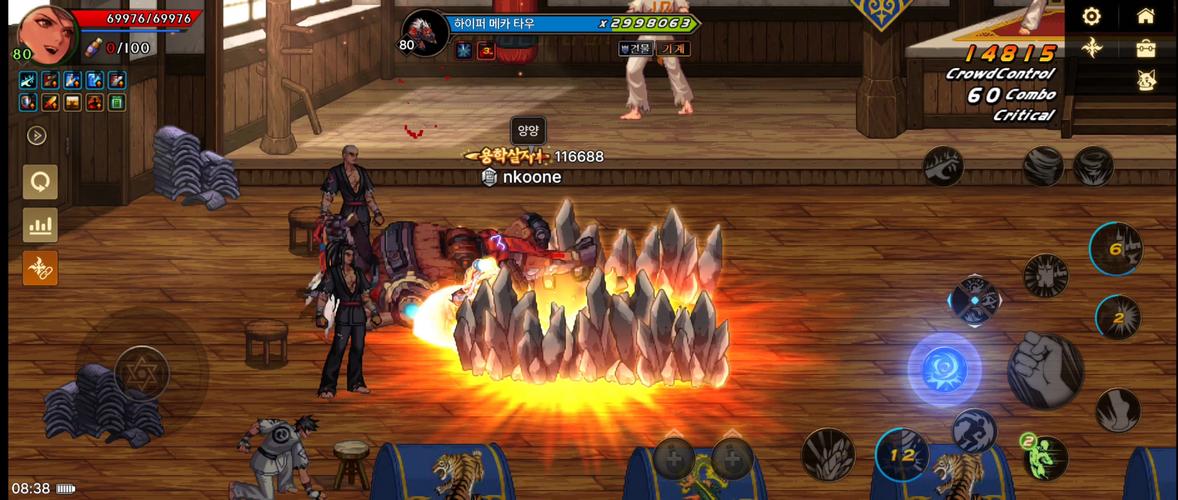Tap the circular refresh arrow button

pos(41,182)
